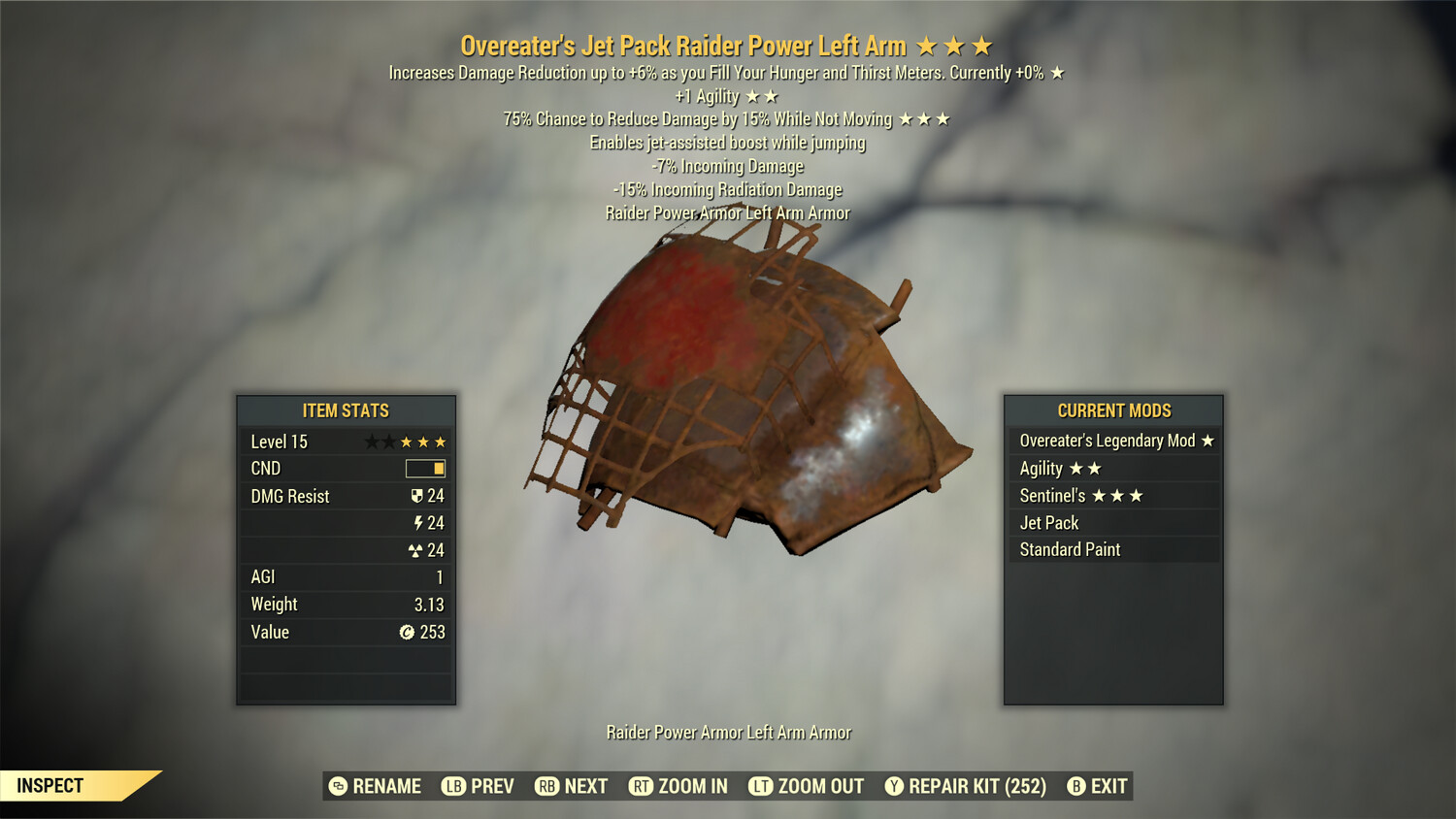Click RENAME on the bottom bar
1456x819 pixels.
(387, 786)
